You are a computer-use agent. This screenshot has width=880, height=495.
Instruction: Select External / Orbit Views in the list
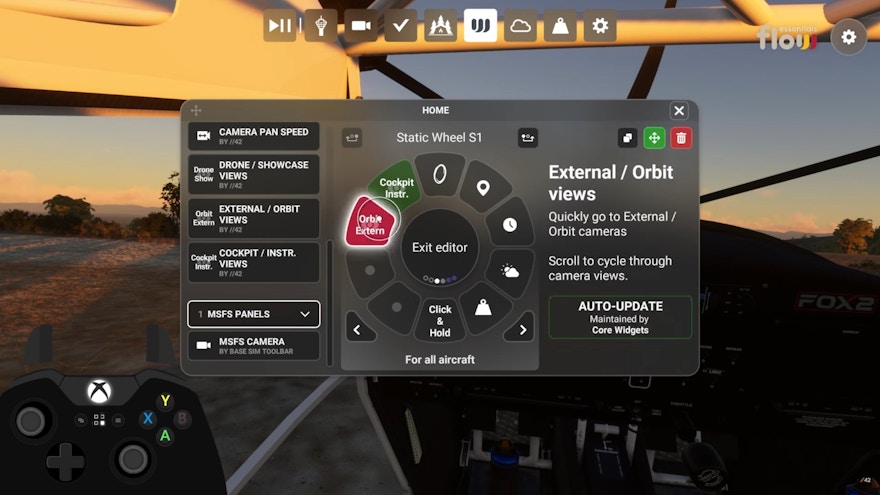pos(254,218)
